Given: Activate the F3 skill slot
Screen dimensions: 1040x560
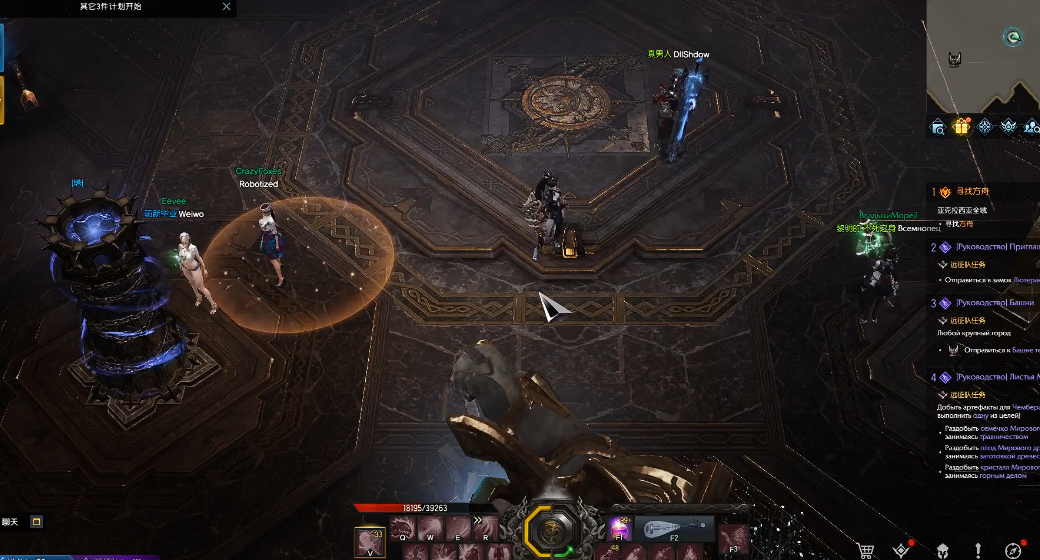Looking at the screenshot, I should point(733,538).
